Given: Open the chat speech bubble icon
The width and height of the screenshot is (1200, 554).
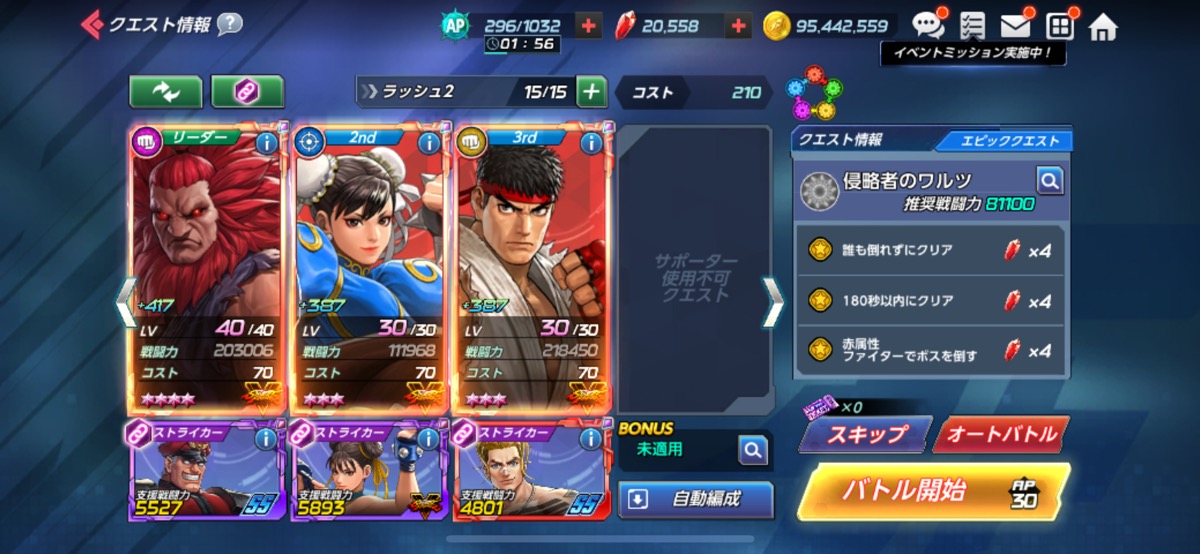Looking at the screenshot, I should click(927, 26).
